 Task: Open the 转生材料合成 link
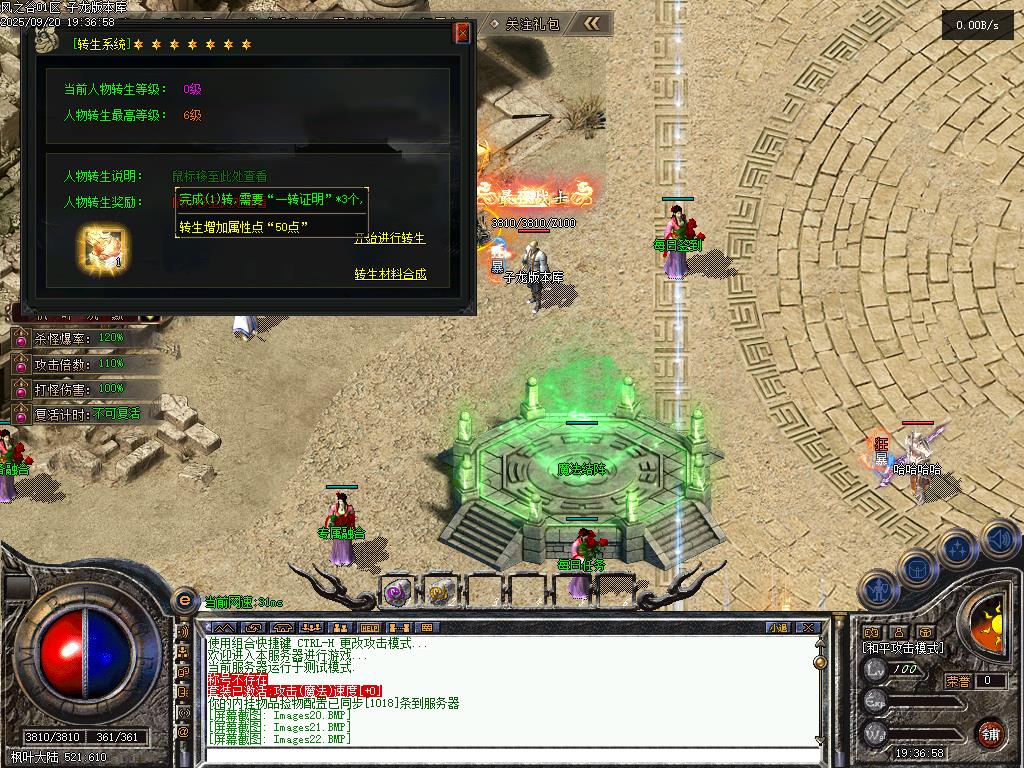tap(390, 274)
